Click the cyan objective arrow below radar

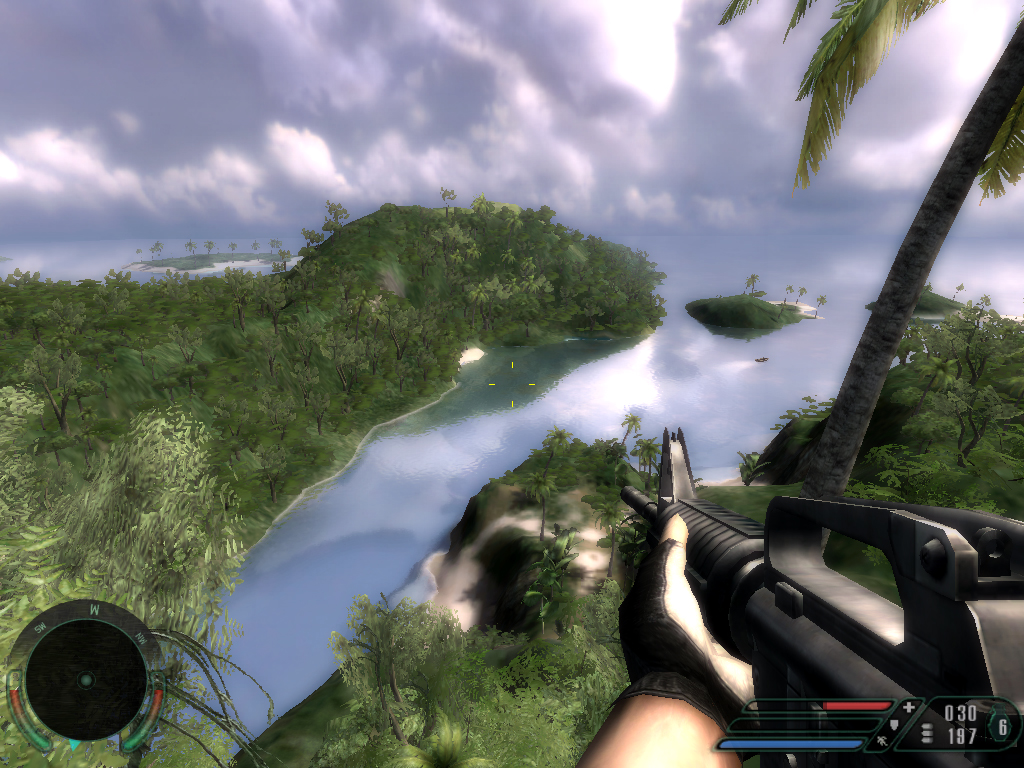click(74, 745)
